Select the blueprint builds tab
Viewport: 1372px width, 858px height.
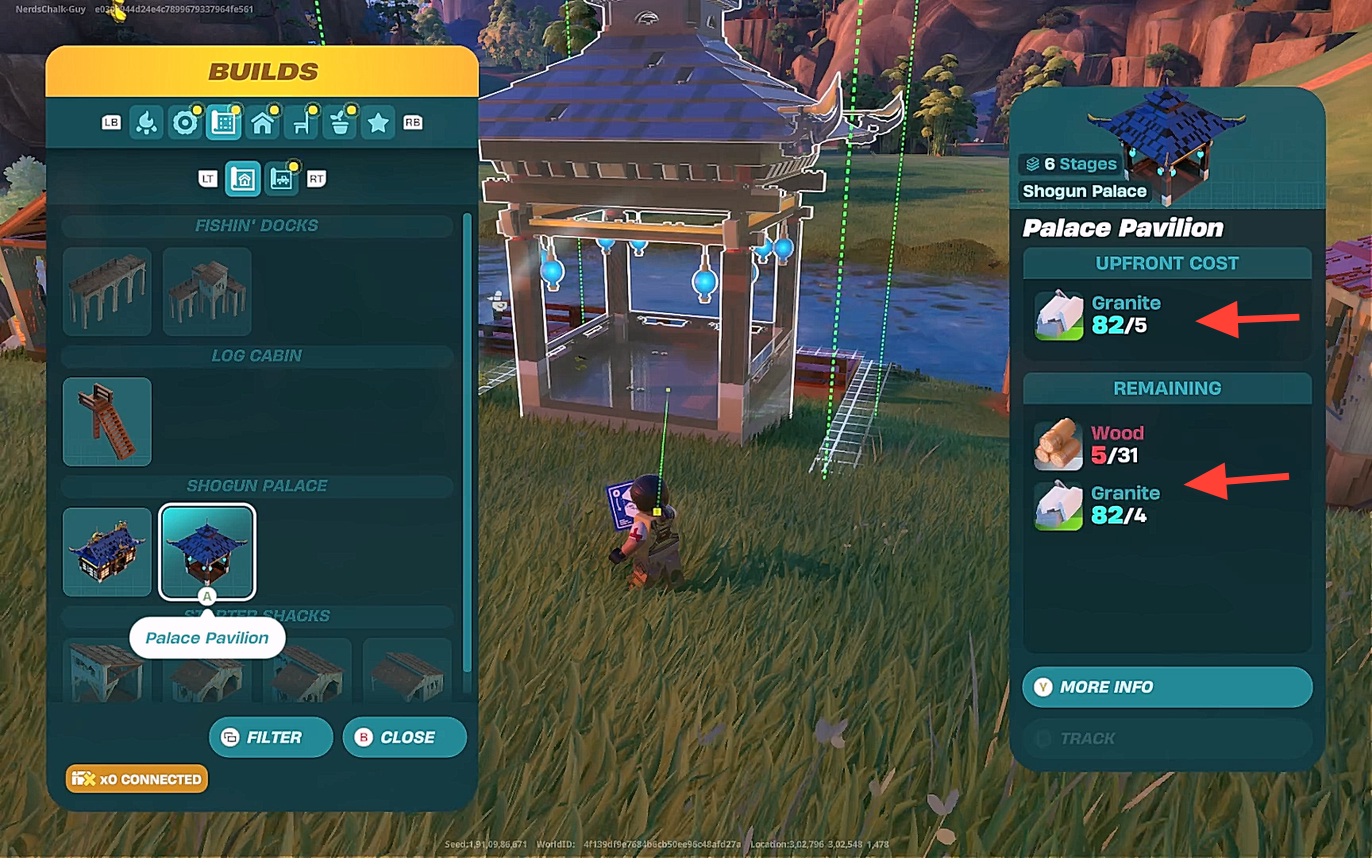pos(223,123)
